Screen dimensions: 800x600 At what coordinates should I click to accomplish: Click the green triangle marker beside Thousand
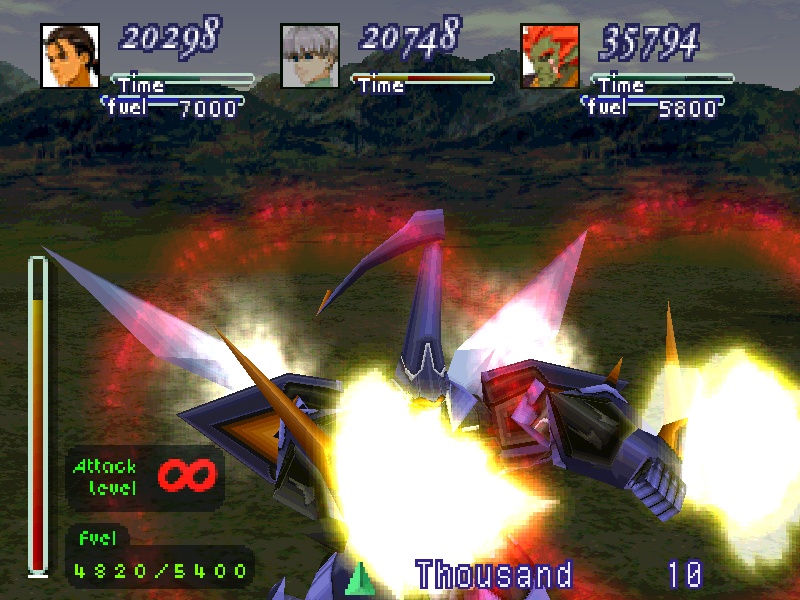pyautogui.click(x=361, y=577)
